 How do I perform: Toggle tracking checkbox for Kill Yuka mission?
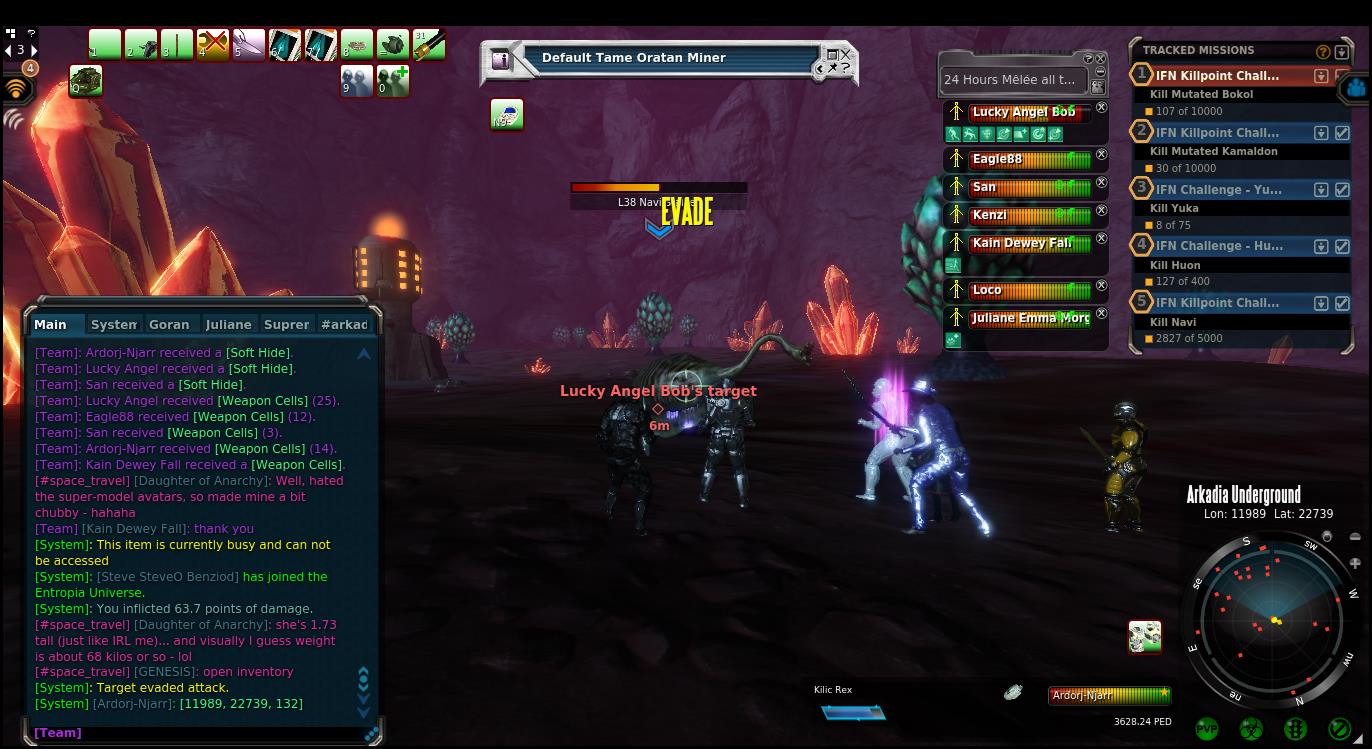[1342, 189]
